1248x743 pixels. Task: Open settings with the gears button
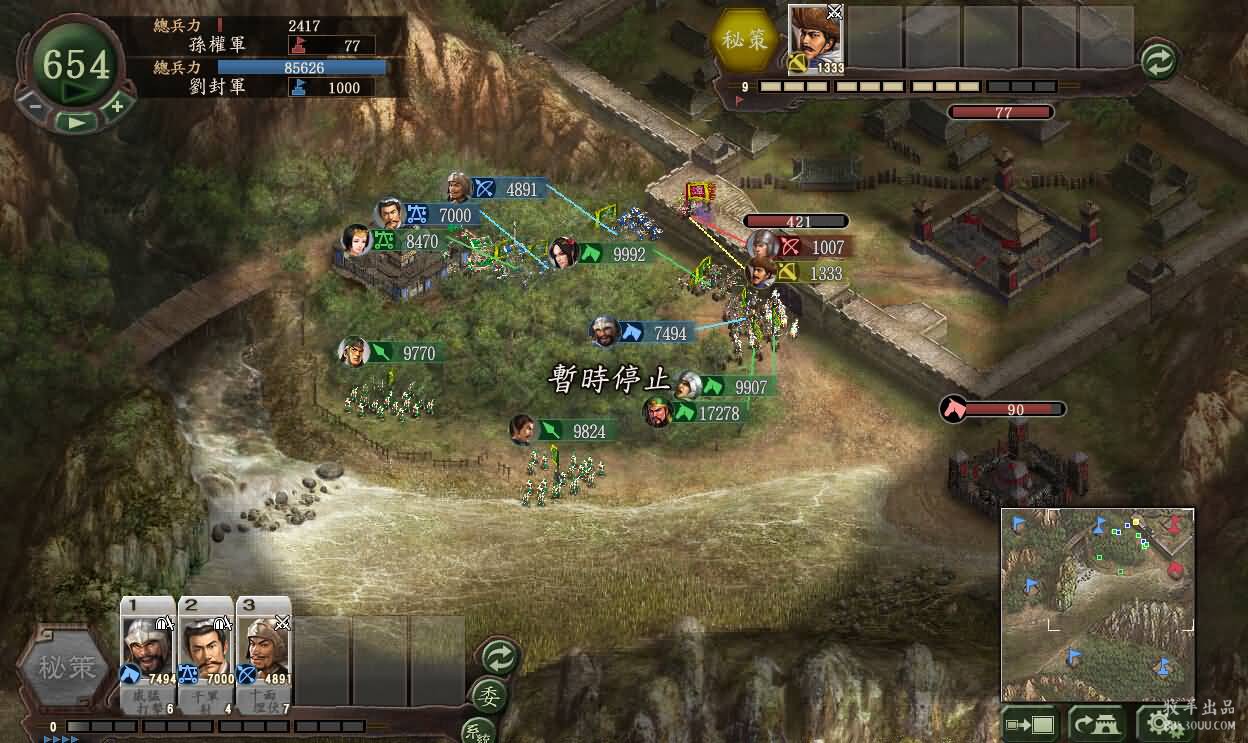point(1165,723)
